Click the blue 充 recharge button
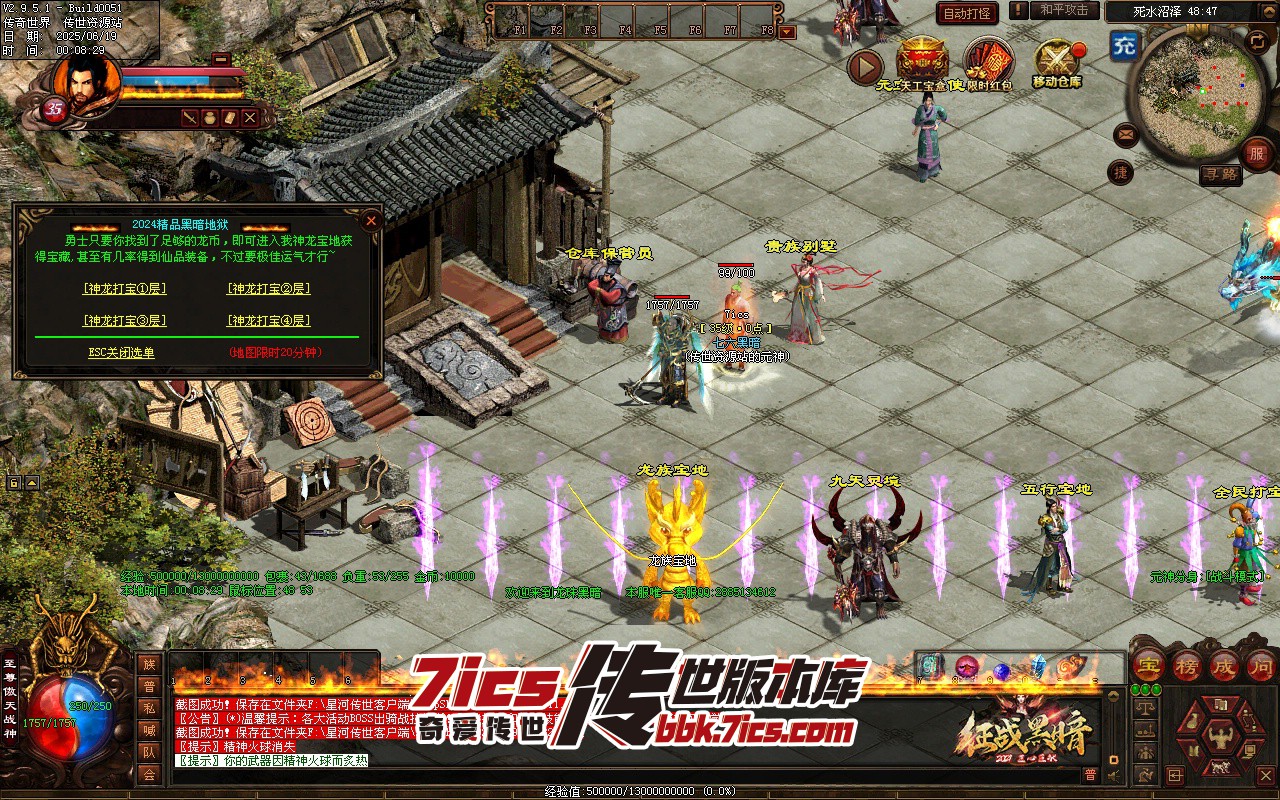Screen dimensions: 1280x800 [x=1124, y=45]
